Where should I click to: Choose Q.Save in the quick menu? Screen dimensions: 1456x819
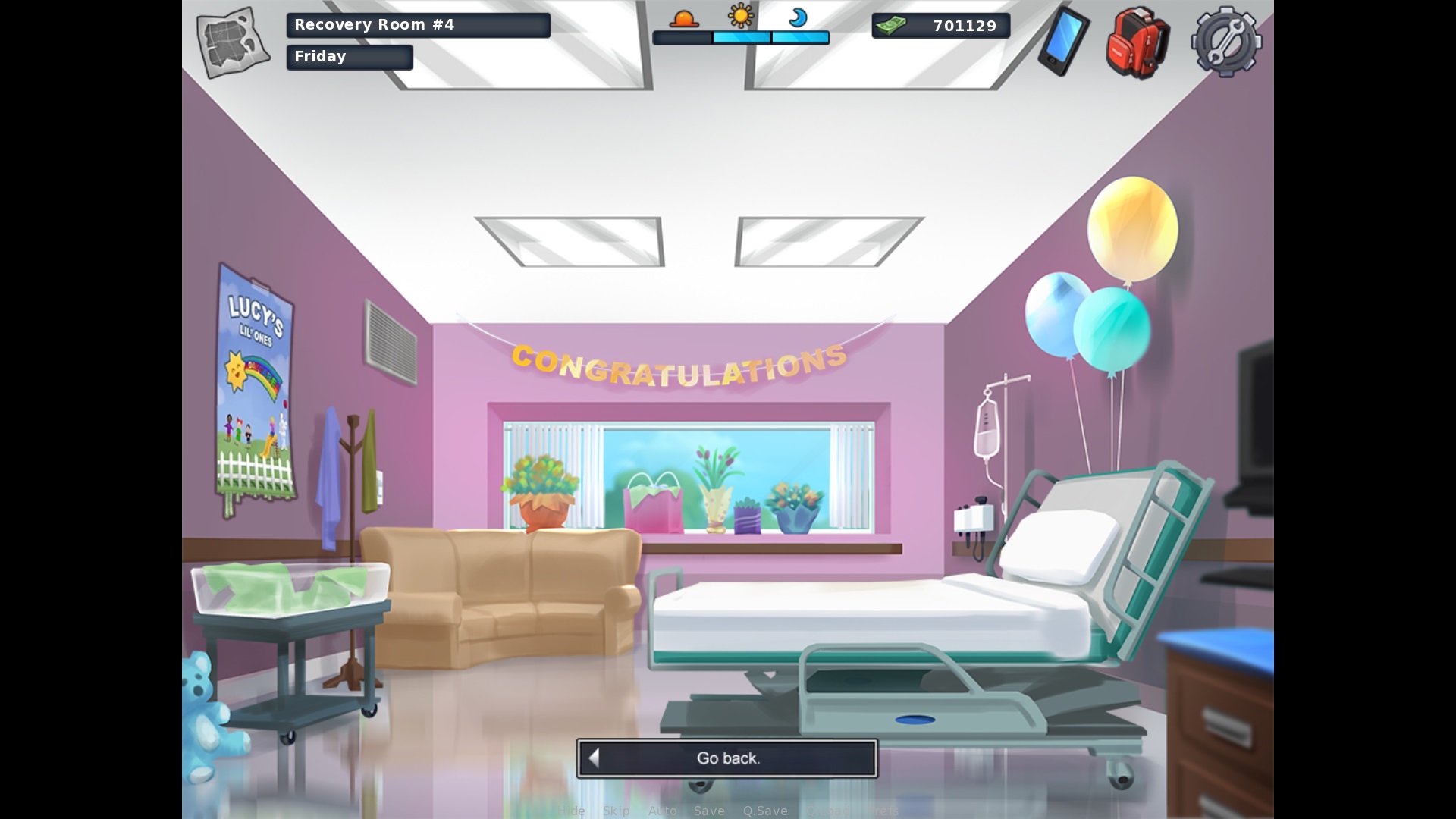pyautogui.click(x=765, y=811)
